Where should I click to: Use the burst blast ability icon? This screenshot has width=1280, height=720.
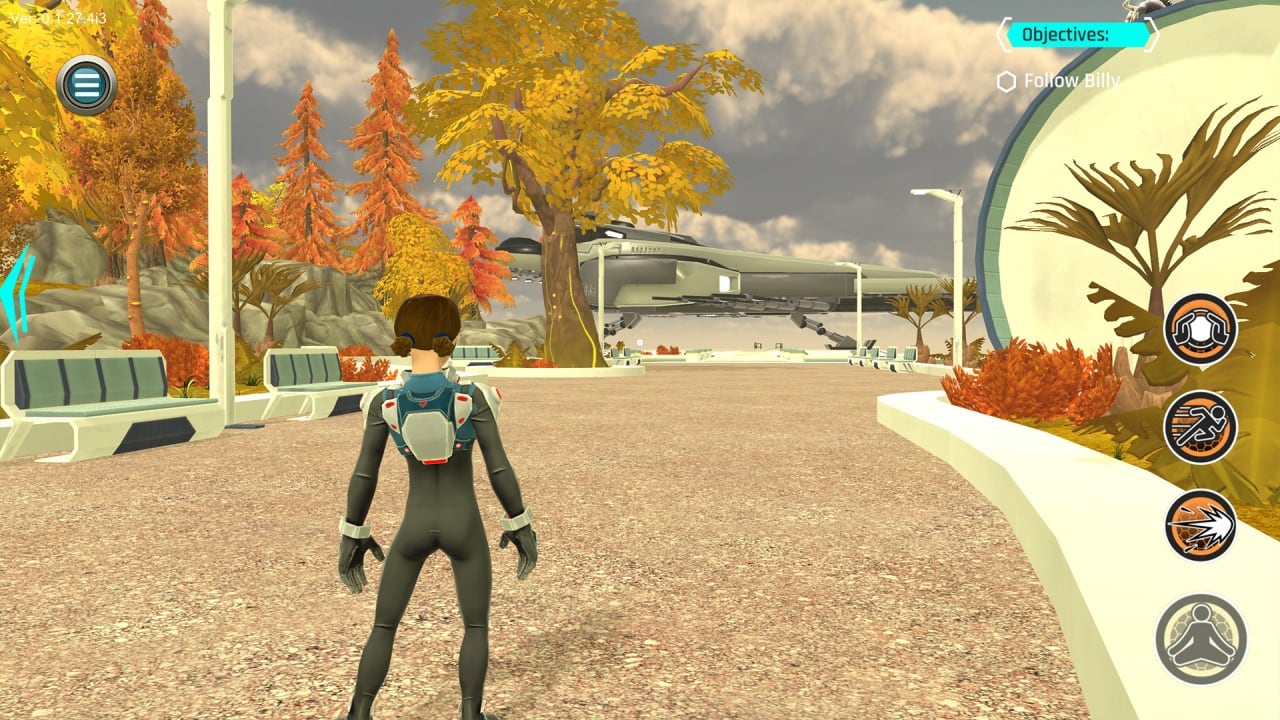(1200, 525)
